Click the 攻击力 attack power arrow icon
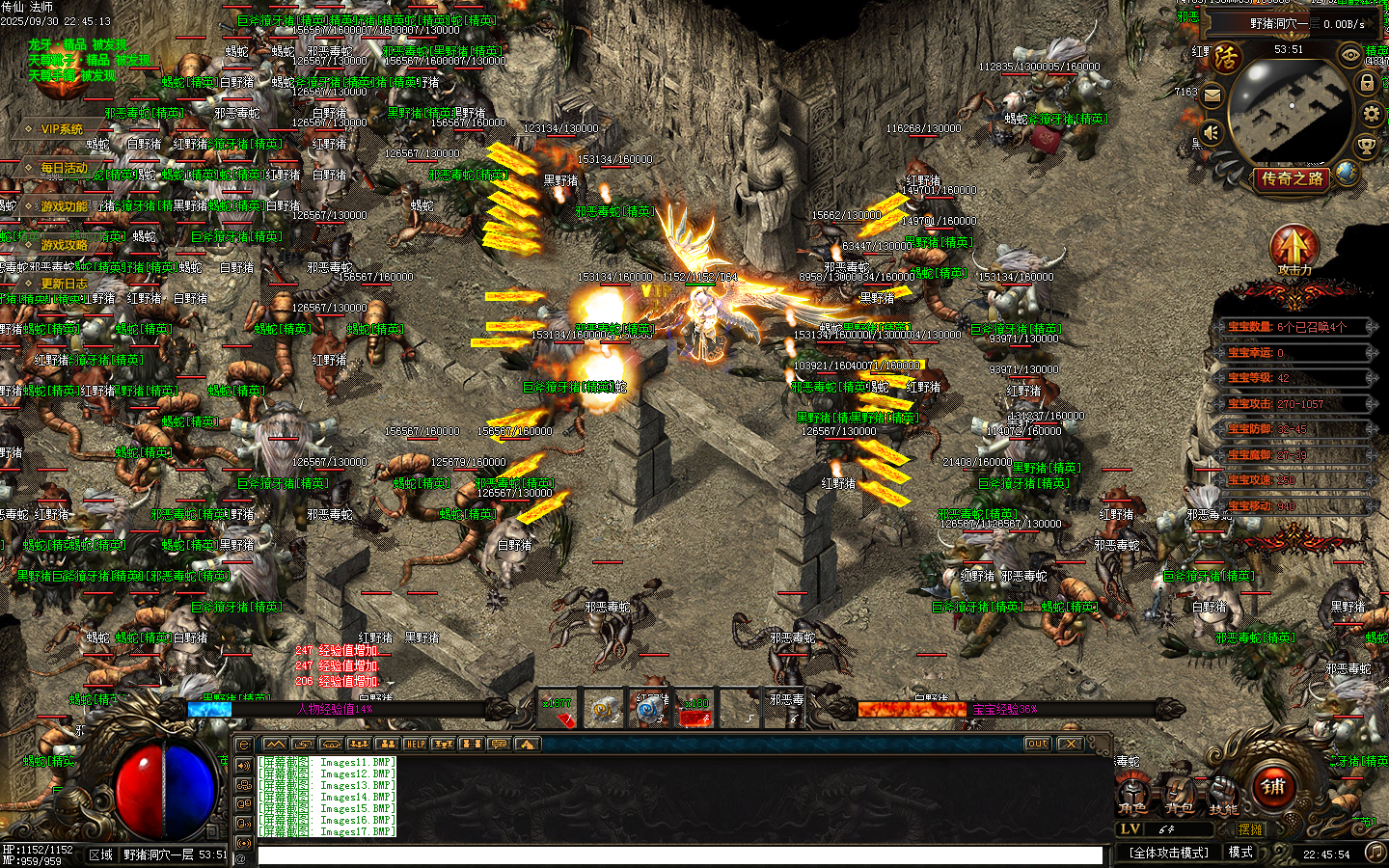This screenshot has height=868, width=1389. pos(1294,249)
